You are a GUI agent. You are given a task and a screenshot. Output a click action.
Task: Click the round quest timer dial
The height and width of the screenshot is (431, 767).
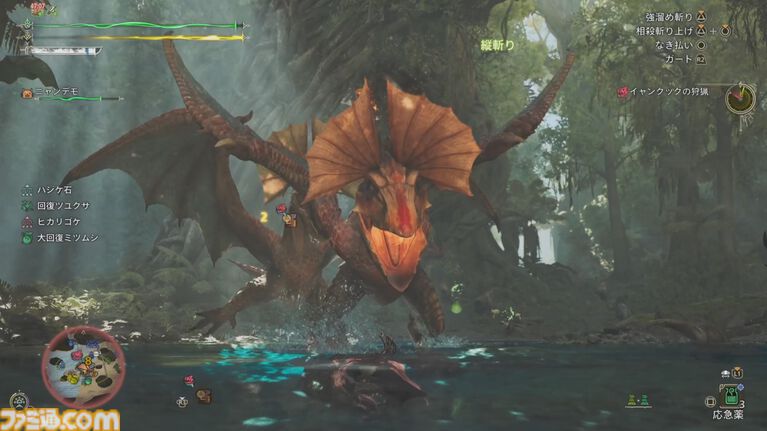[740, 98]
